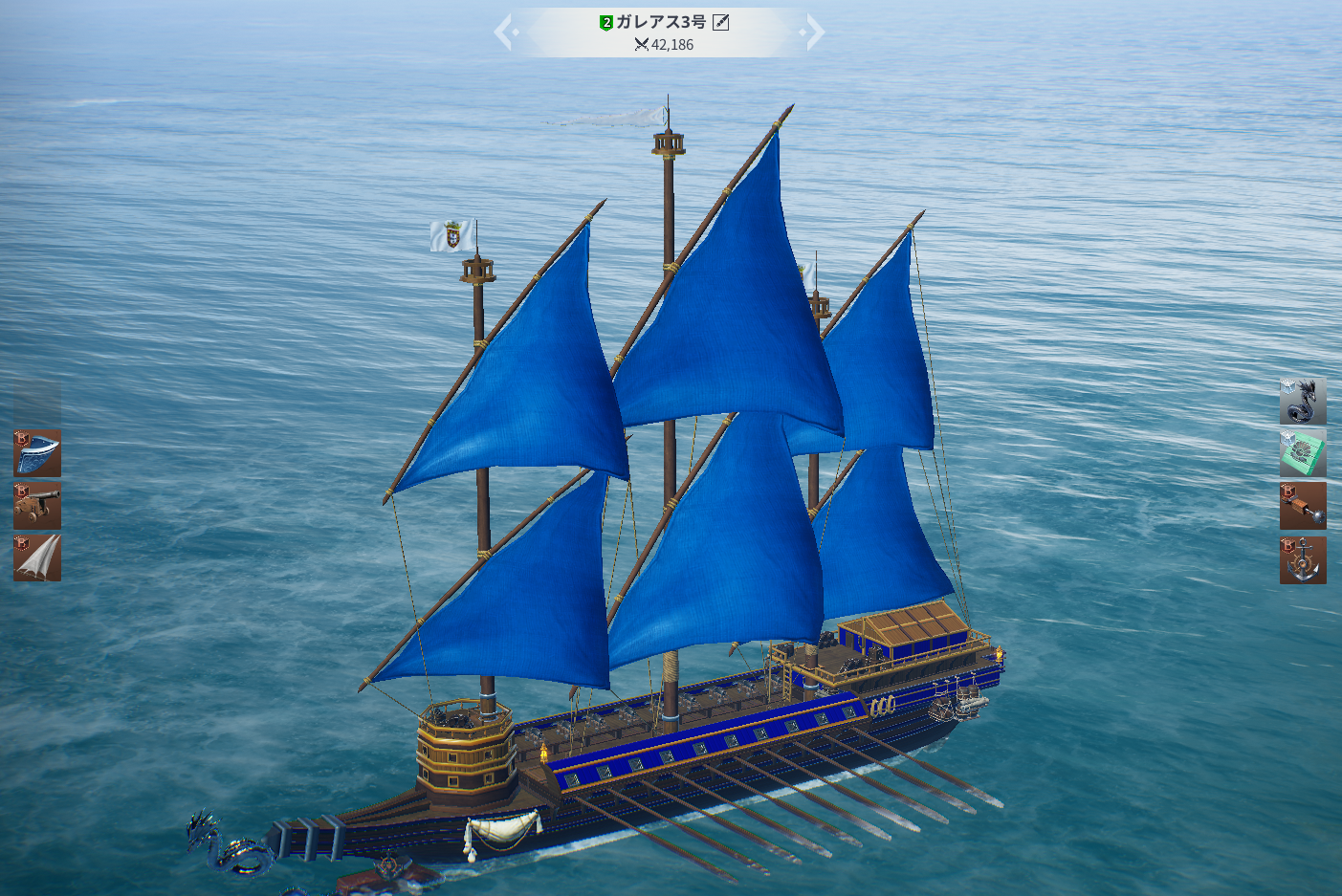1342x896 pixels.
Task: Select the anchor equipment slot
Action: point(1303,559)
